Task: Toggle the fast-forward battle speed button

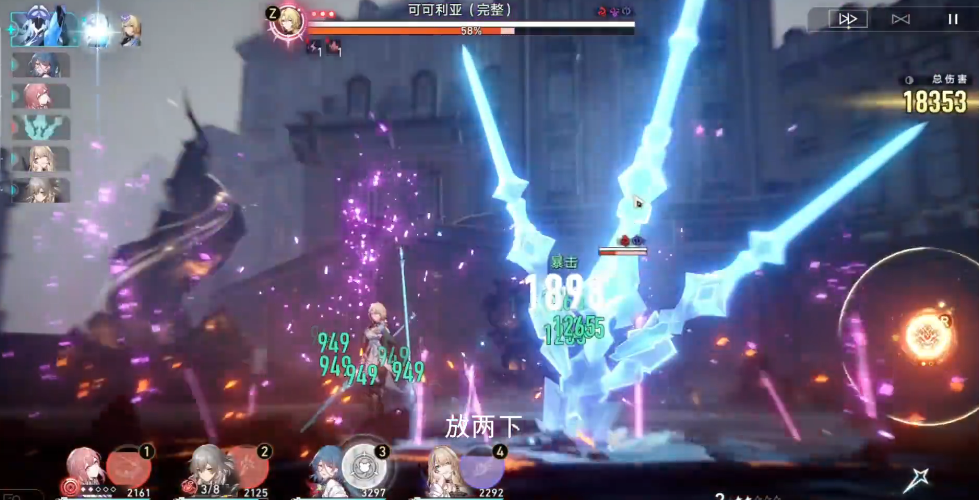Action: [849, 19]
